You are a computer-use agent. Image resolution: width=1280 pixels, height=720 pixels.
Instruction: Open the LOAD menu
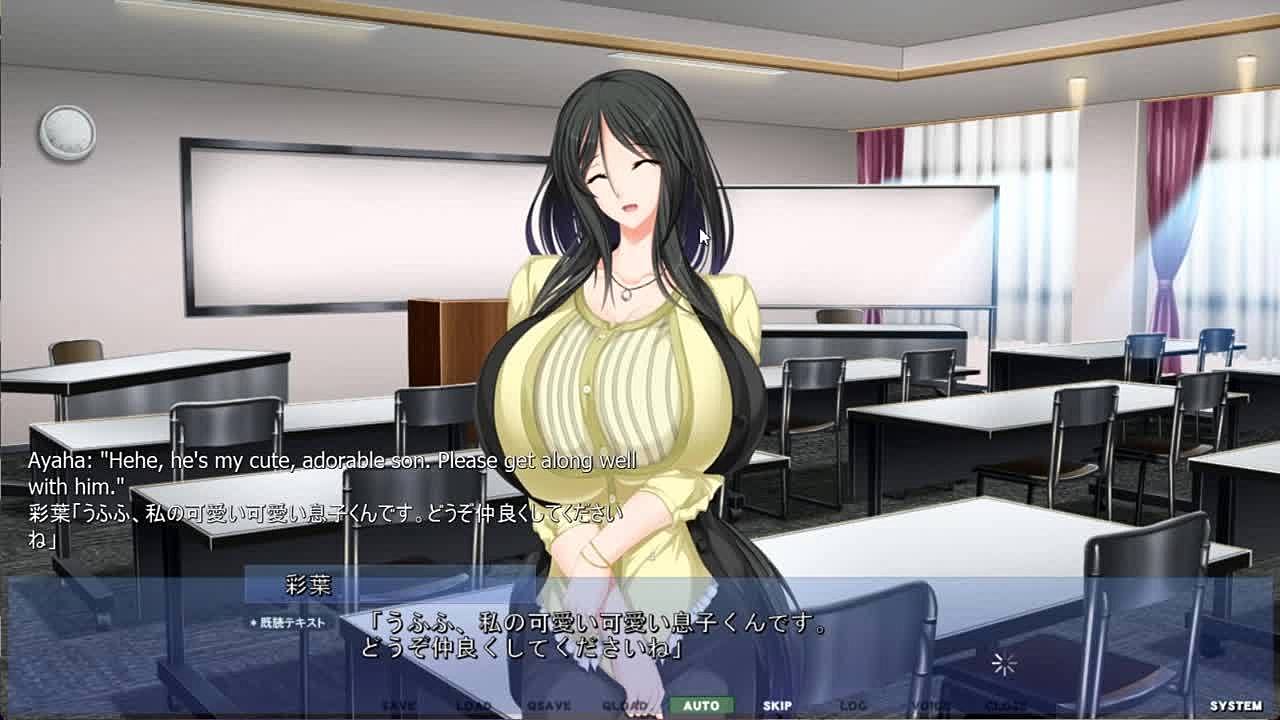coord(473,705)
